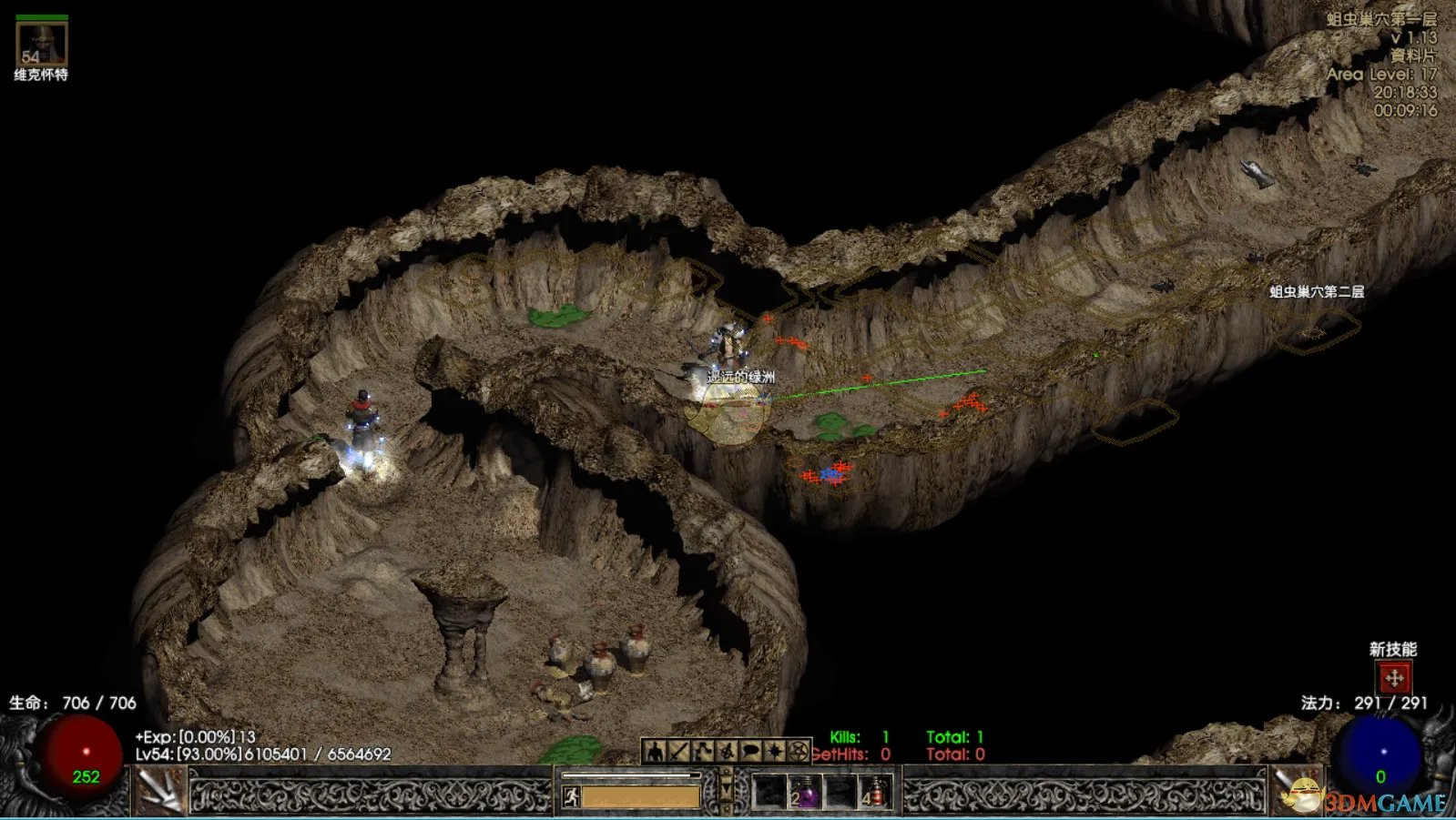Image resolution: width=1456 pixels, height=820 pixels.
Task: Open the party screen icon
Action: click(726, 752)
